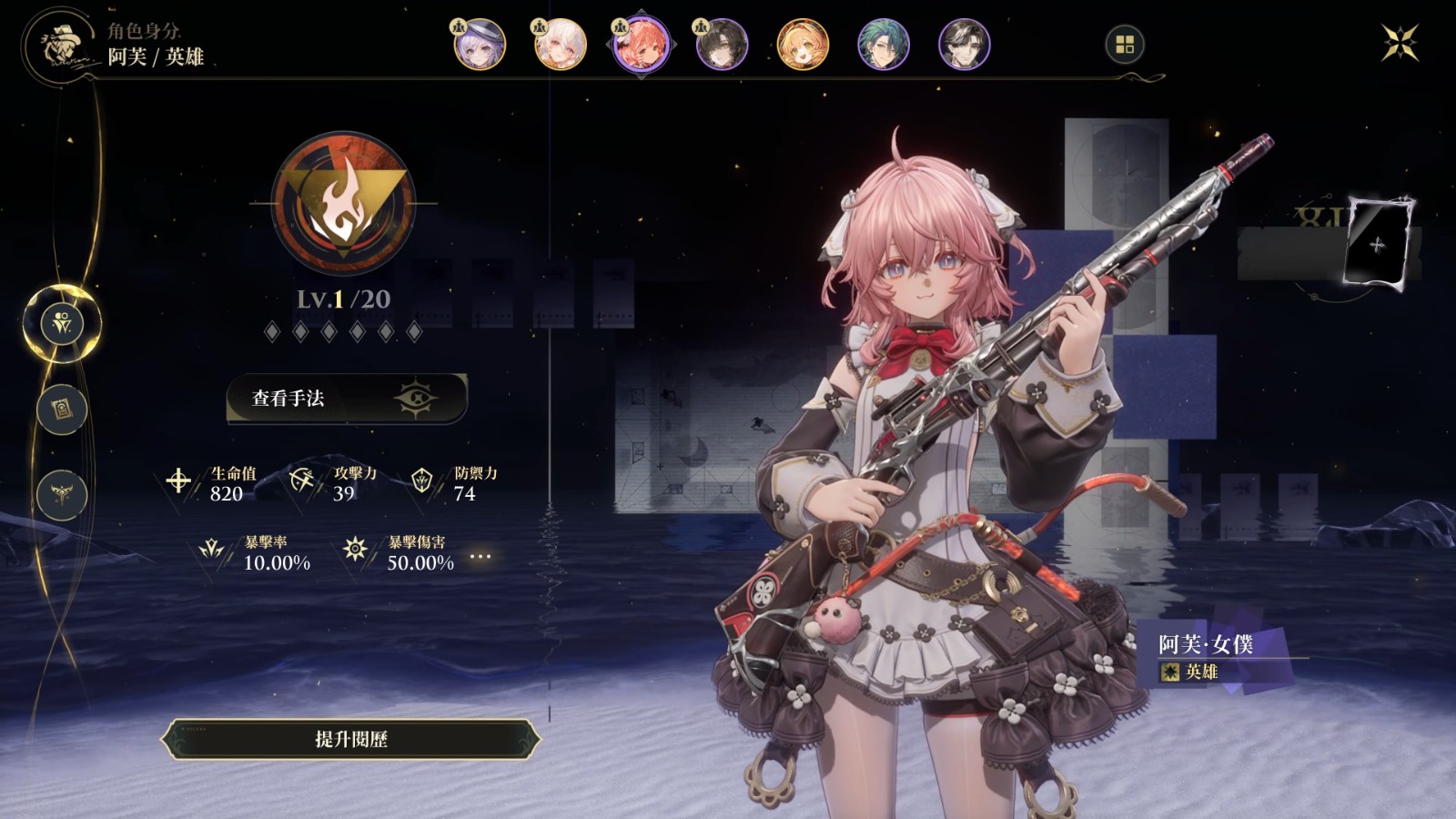Click the attack power (攻擊力) stat icon

(301, 480)
